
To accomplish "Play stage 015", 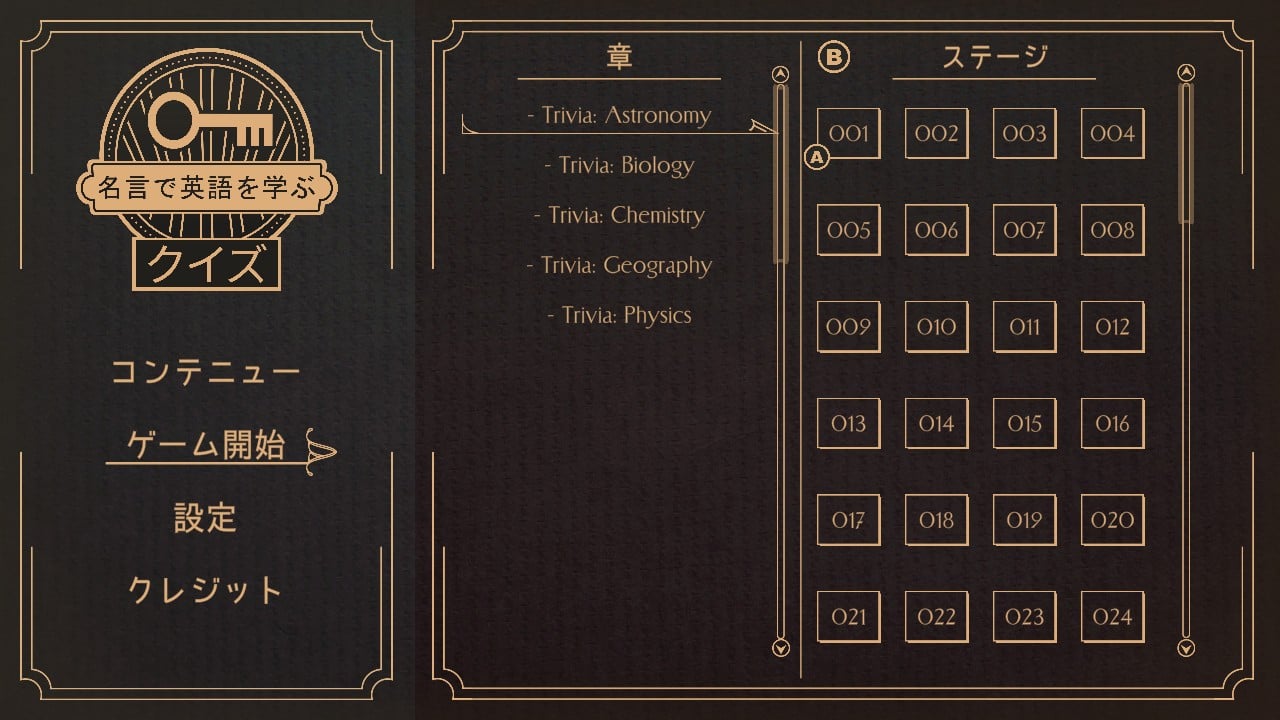I will pos(1024,423).
